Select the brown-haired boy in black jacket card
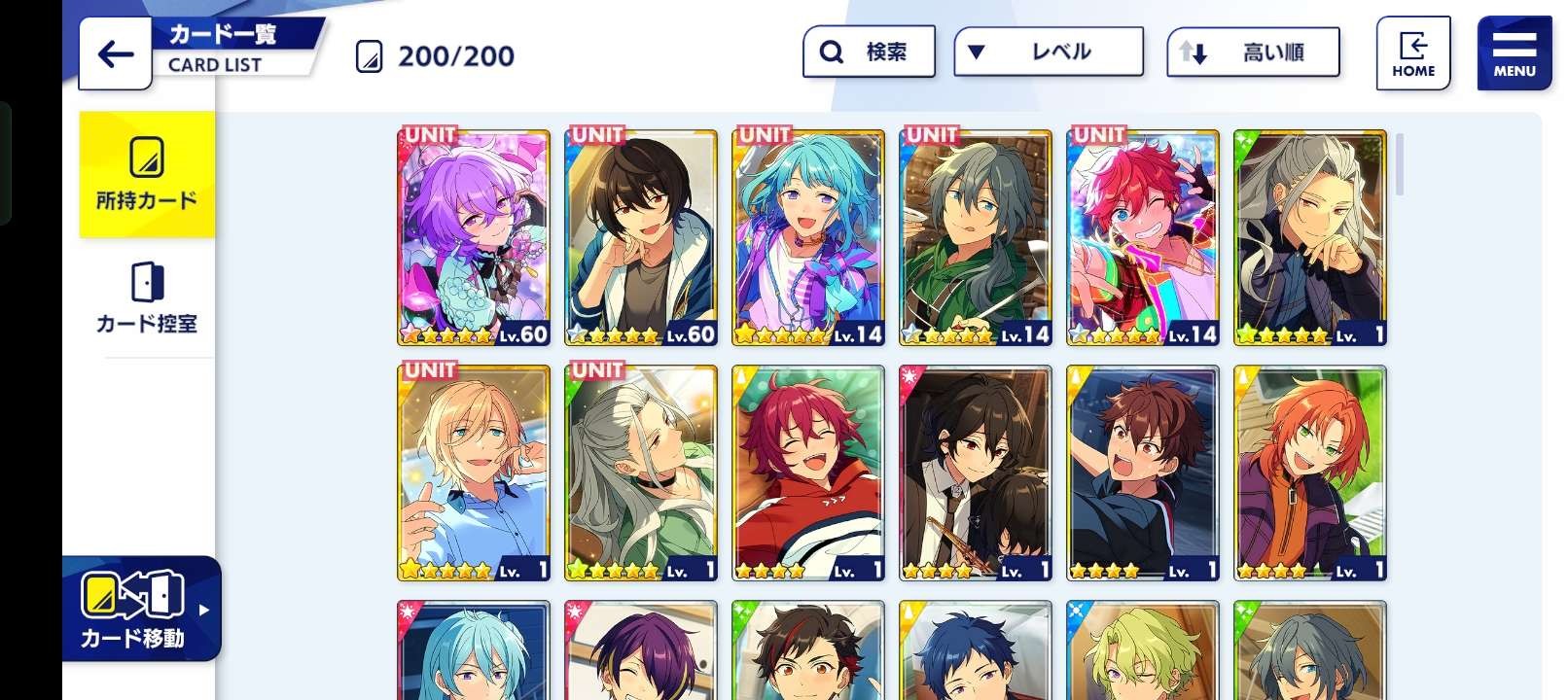Viewport: 1568px width, 700px height. (x=1143, y=472)
